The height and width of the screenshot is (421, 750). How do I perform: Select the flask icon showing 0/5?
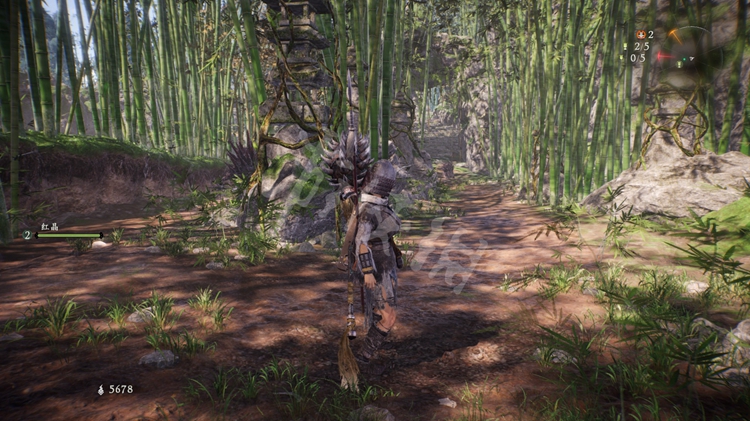[x=624, y=58]
